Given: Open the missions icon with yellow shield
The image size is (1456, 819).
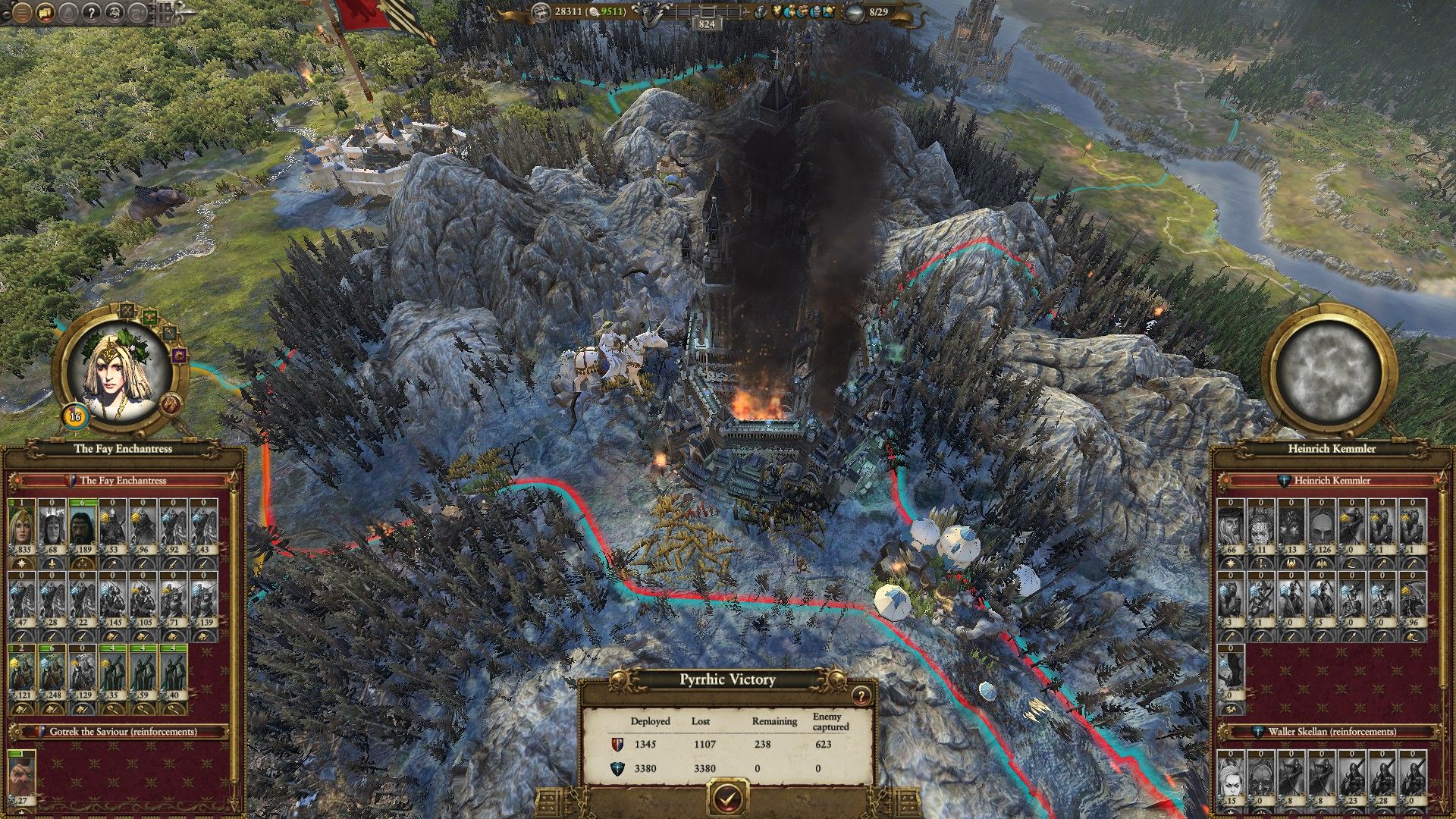Looking at the screenshot, I should (777, 11).
